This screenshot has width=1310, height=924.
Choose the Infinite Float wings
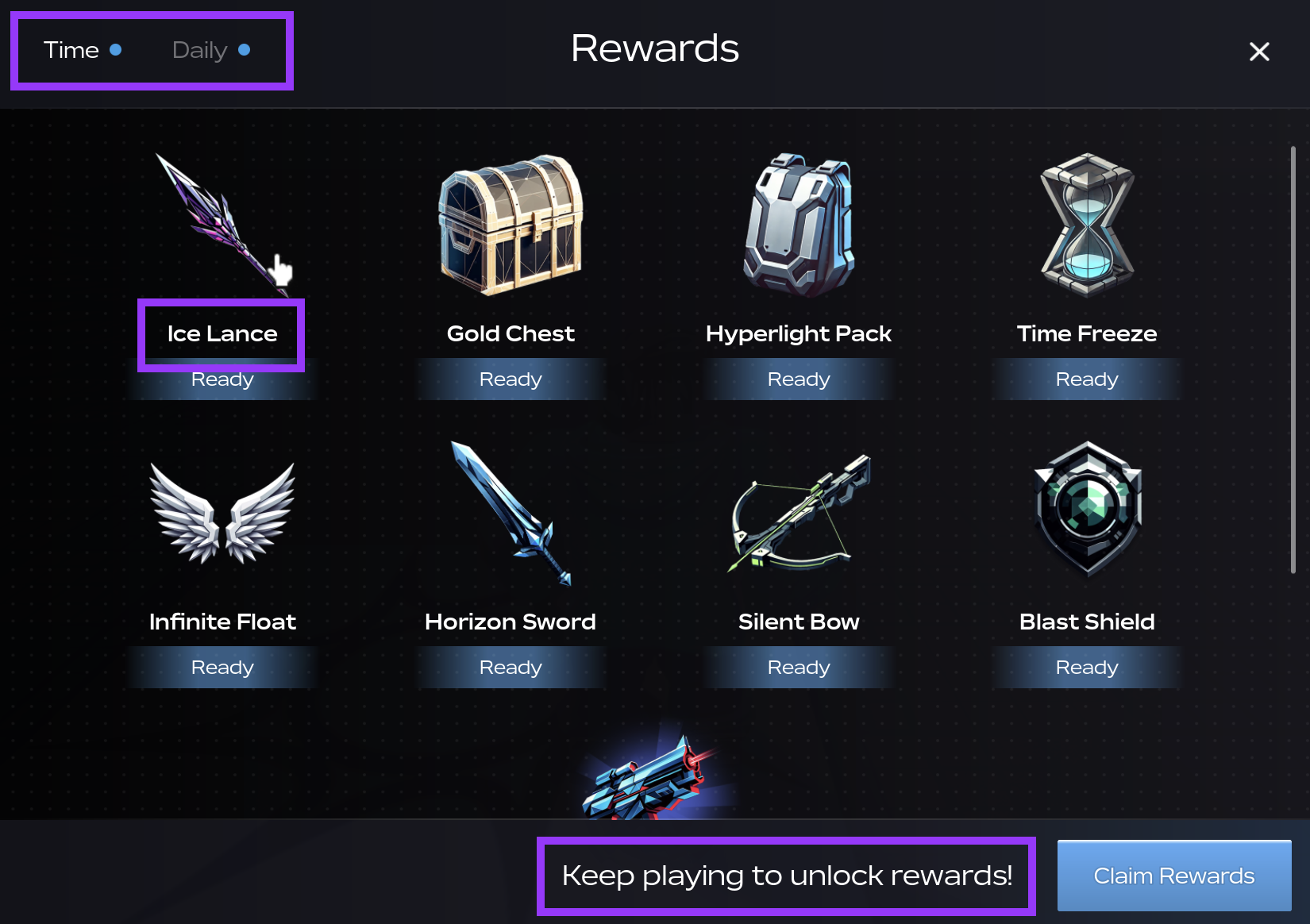(222, 514)
